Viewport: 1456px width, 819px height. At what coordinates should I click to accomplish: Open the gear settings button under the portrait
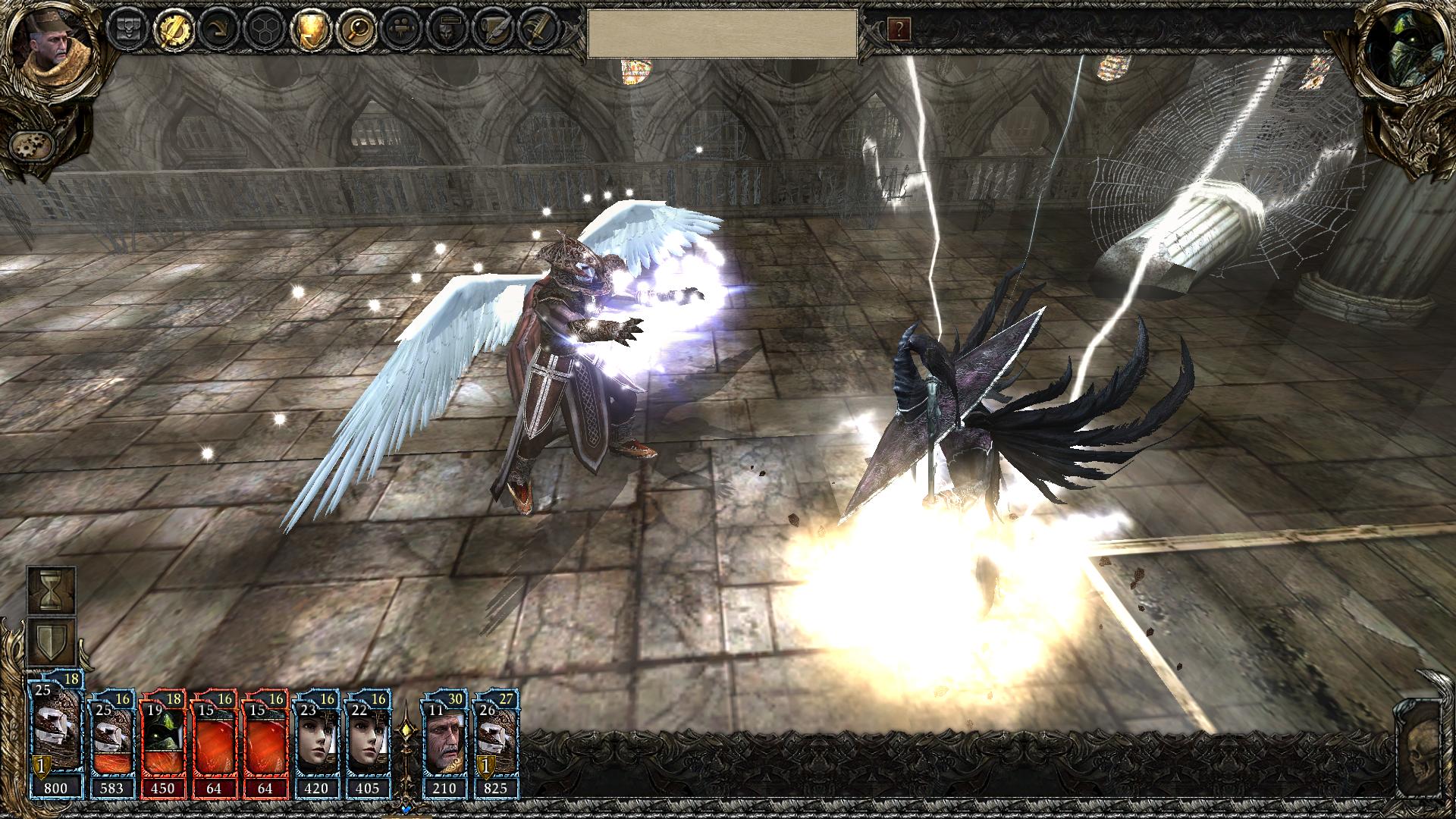(x=31, y=143)
